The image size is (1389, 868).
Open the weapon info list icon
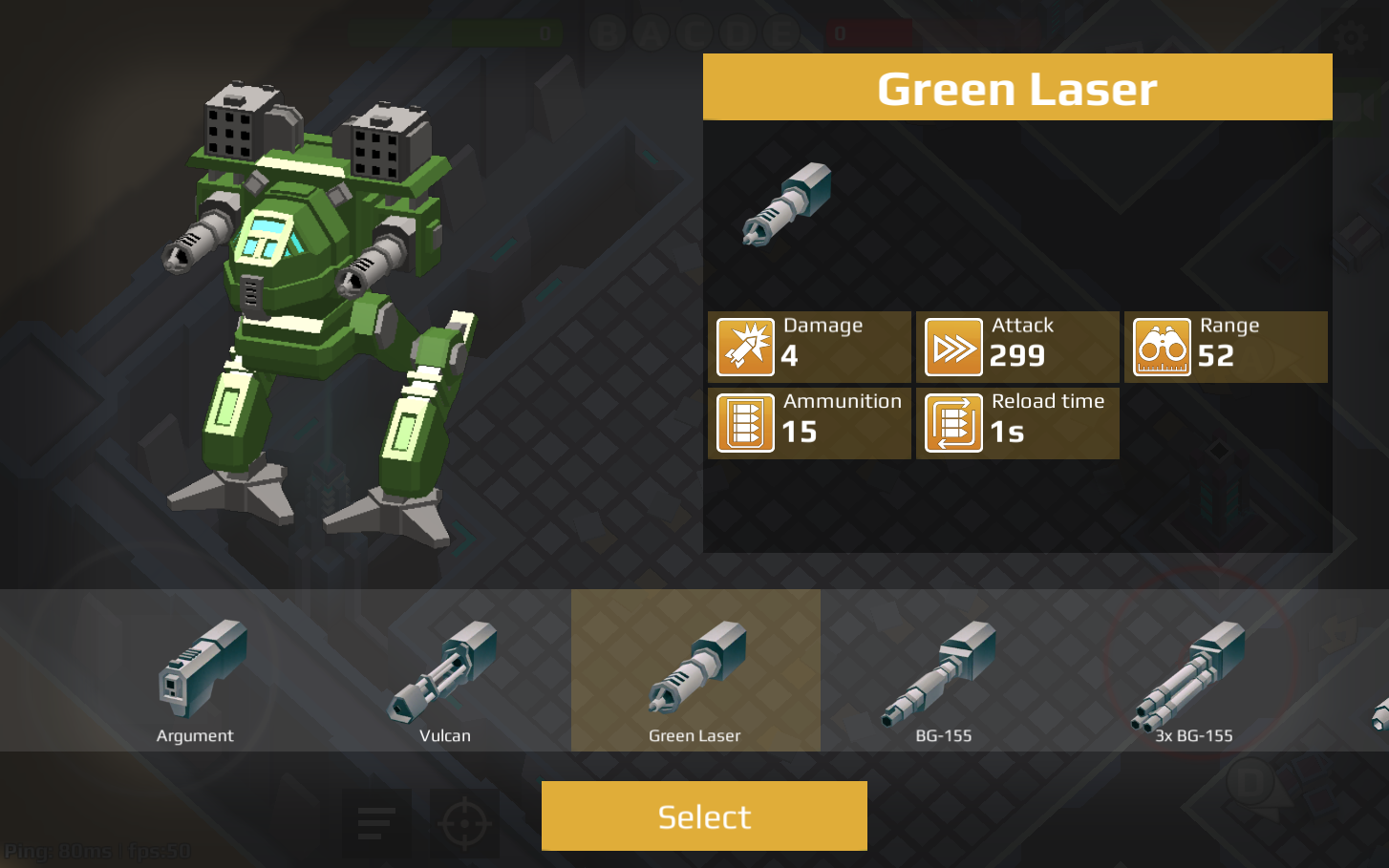[376, 821]
